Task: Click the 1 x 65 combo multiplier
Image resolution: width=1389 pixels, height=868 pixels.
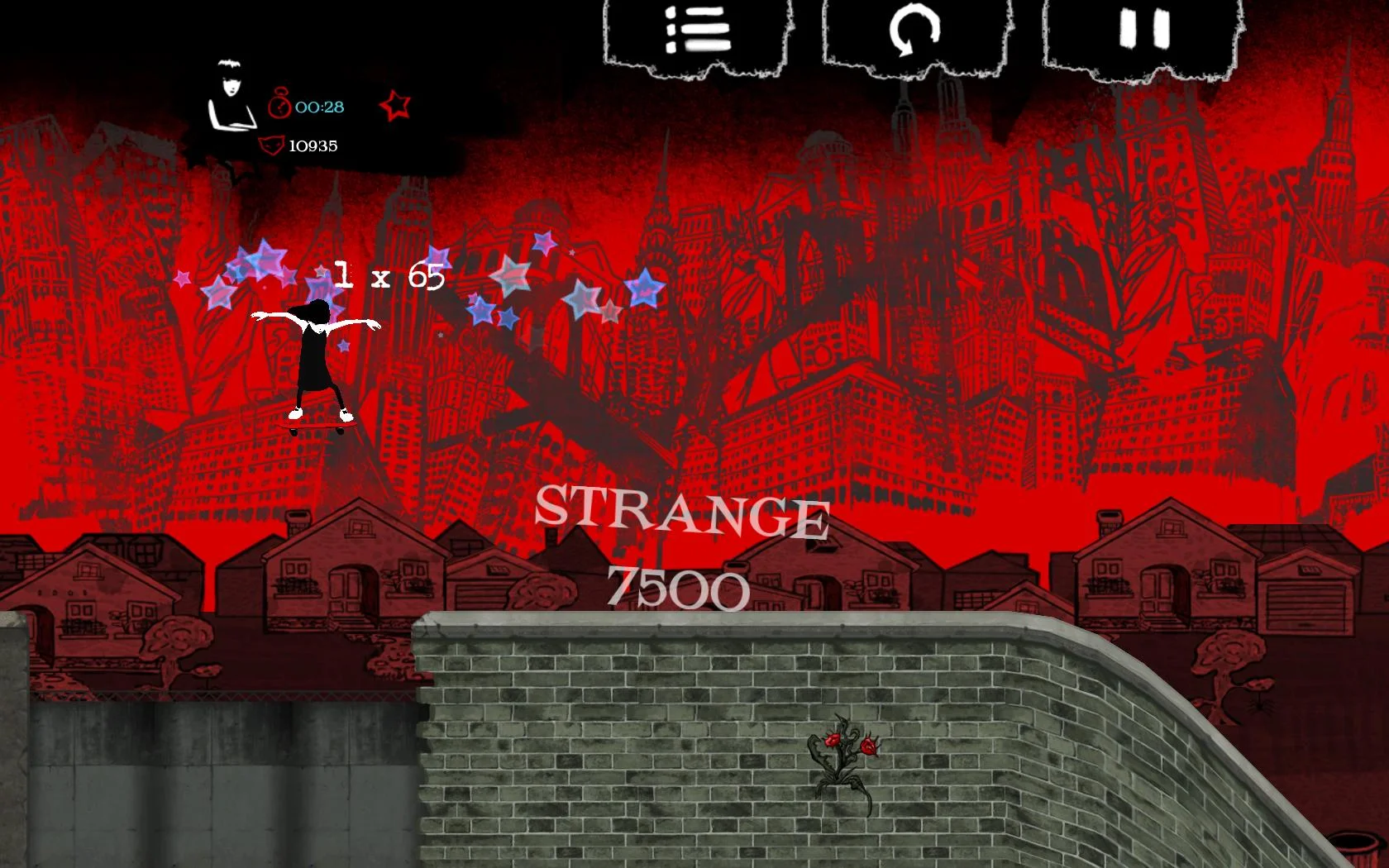Action: (389, 274)
